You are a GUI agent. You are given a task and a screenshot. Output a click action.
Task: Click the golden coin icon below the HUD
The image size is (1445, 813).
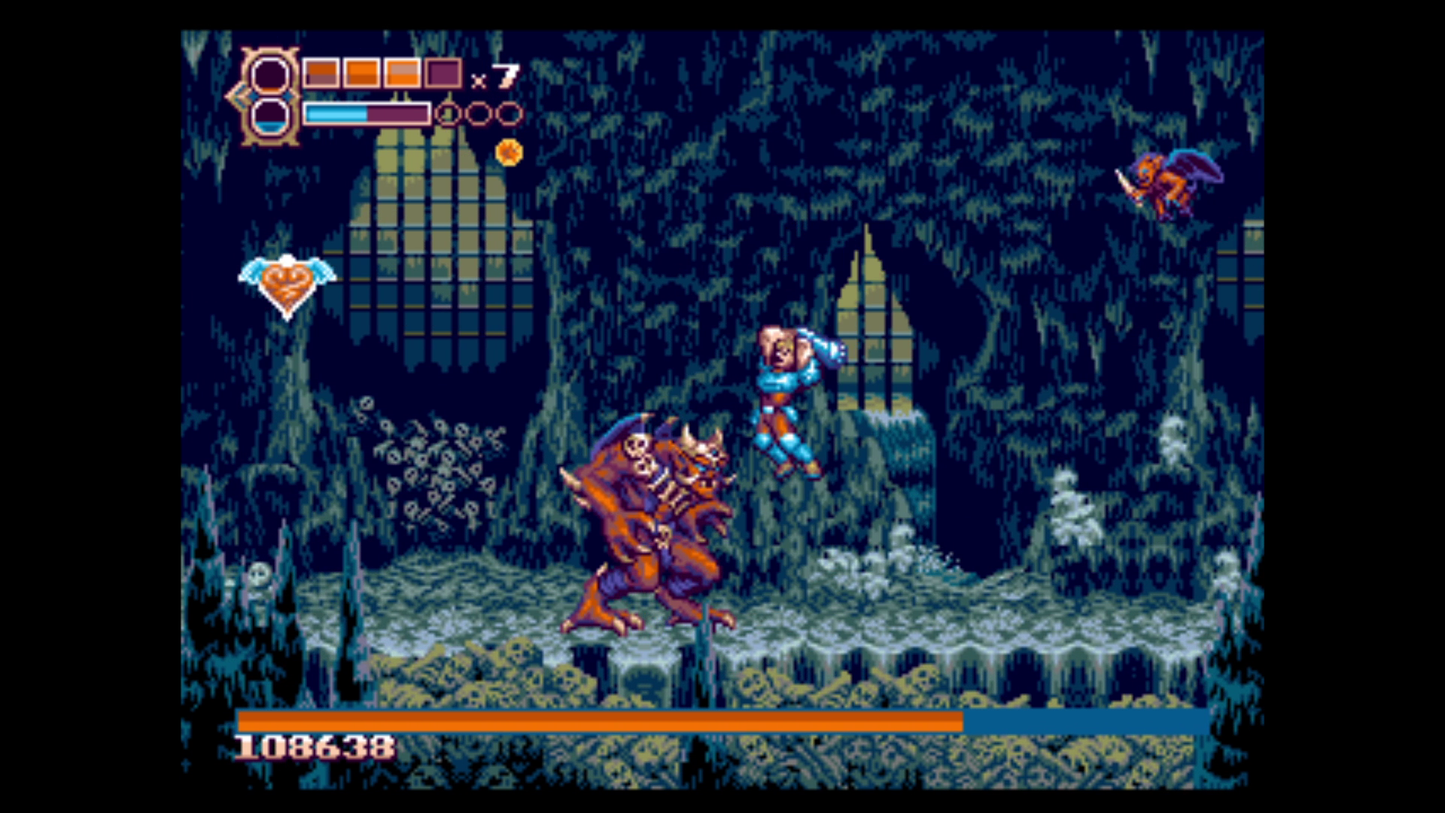509,152
